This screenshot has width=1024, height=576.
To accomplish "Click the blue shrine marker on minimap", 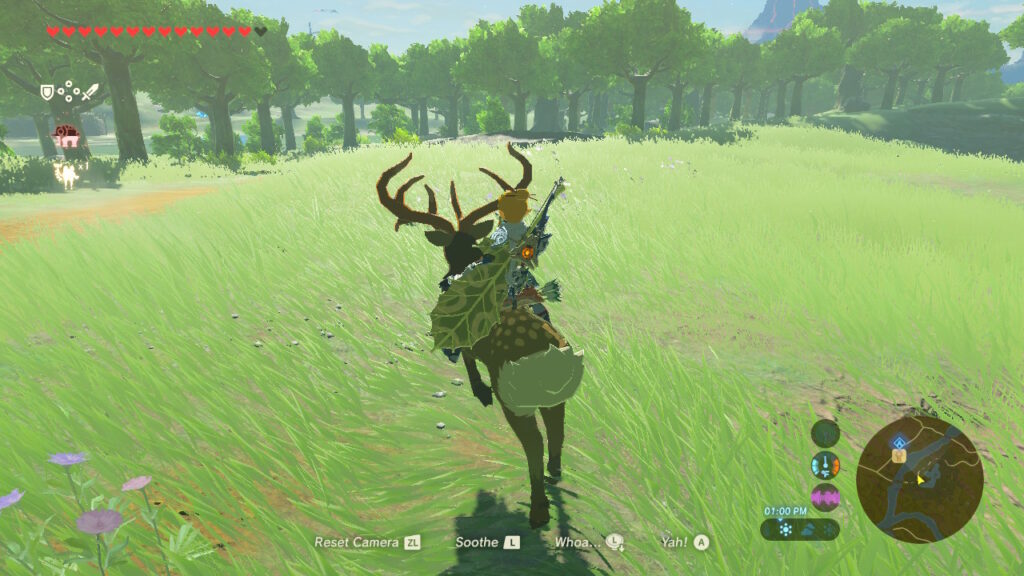I will tap(899, 442).
